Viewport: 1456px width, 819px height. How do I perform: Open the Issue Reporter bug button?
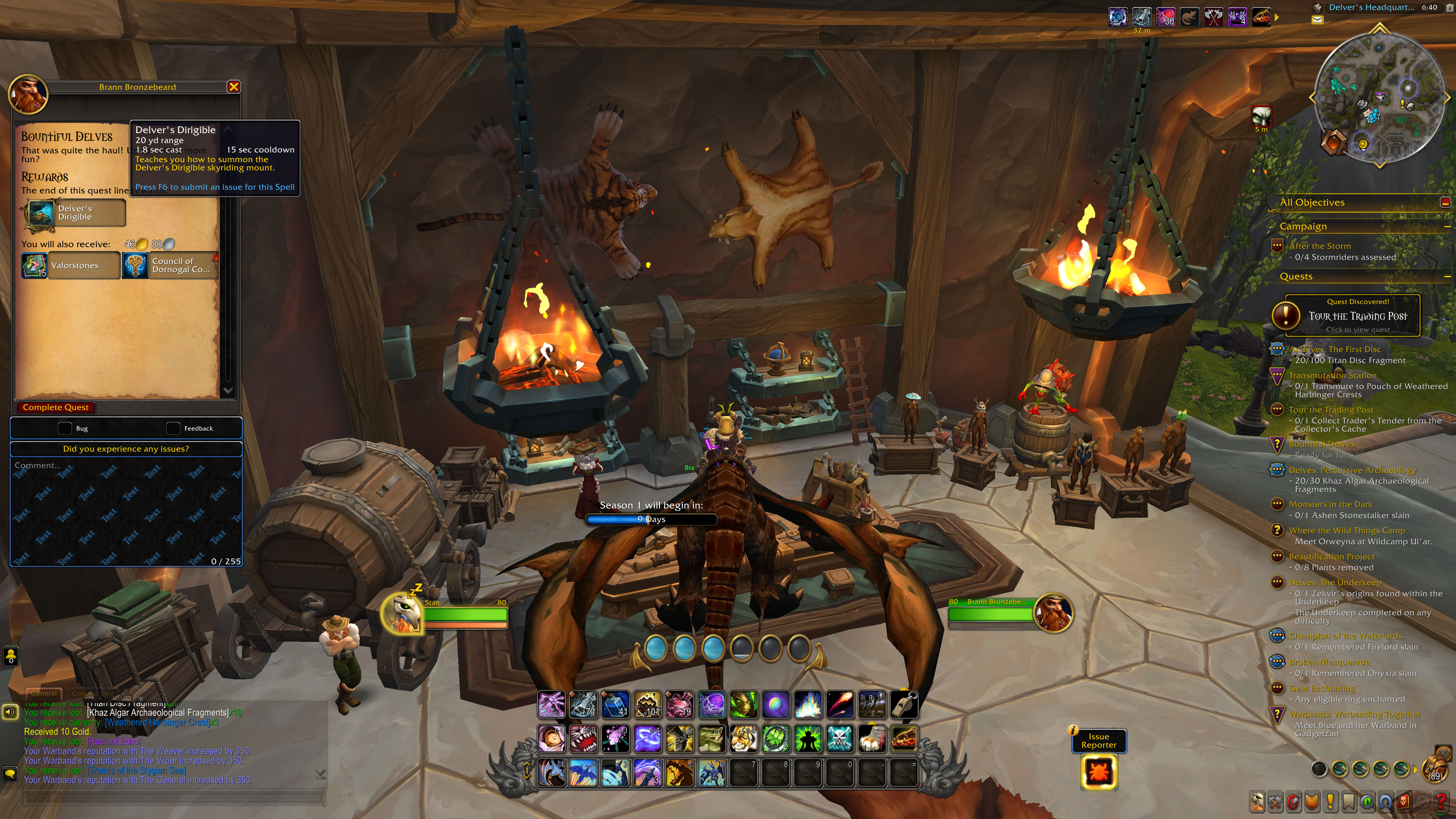coord(1098,772)
